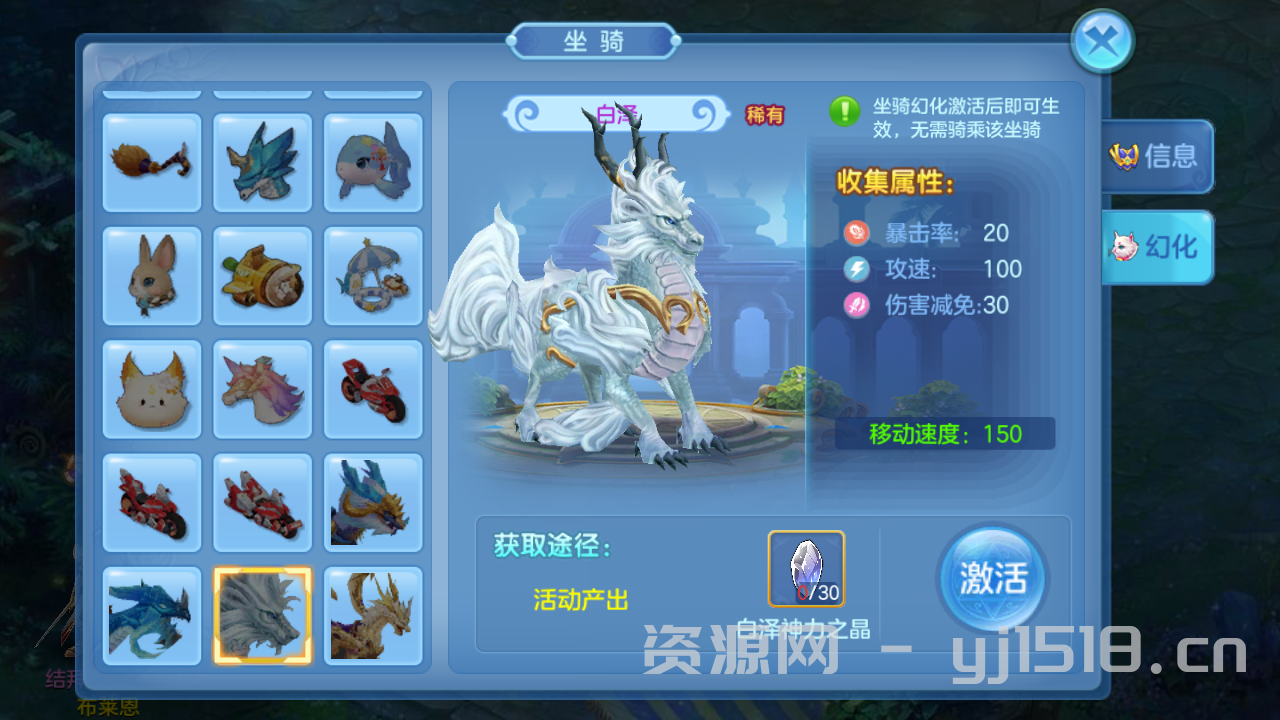Pick the pink-maned unicorn mount
1280x720 pixels.
tap(263, 389)
